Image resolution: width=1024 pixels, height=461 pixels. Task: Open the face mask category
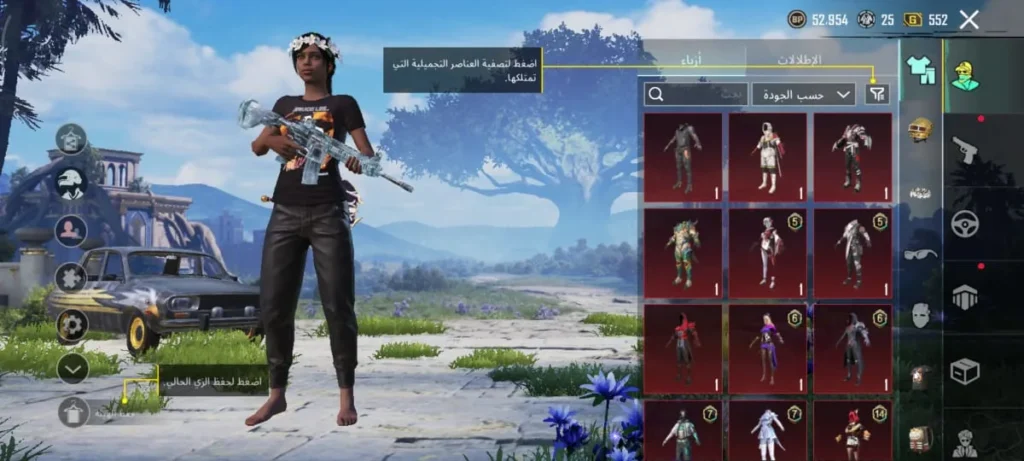(x=920, y=315)
